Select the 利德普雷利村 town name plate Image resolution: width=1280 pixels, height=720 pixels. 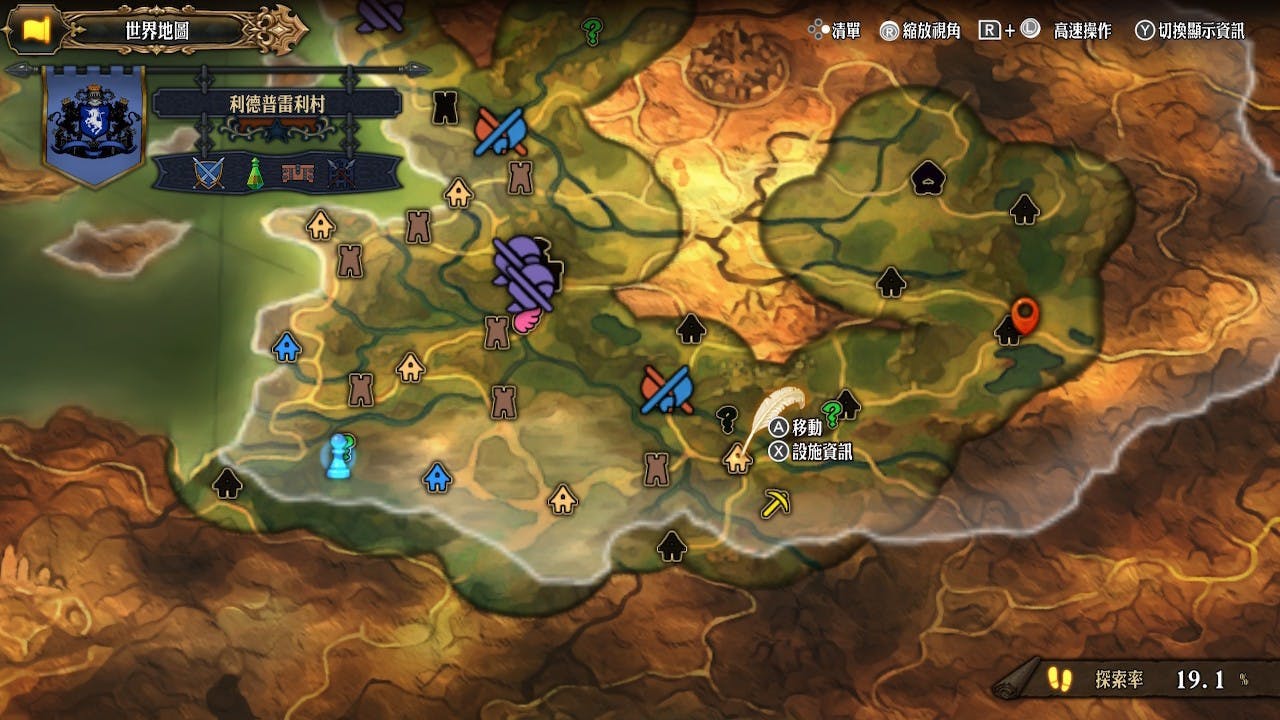click(x=277, y=104)
